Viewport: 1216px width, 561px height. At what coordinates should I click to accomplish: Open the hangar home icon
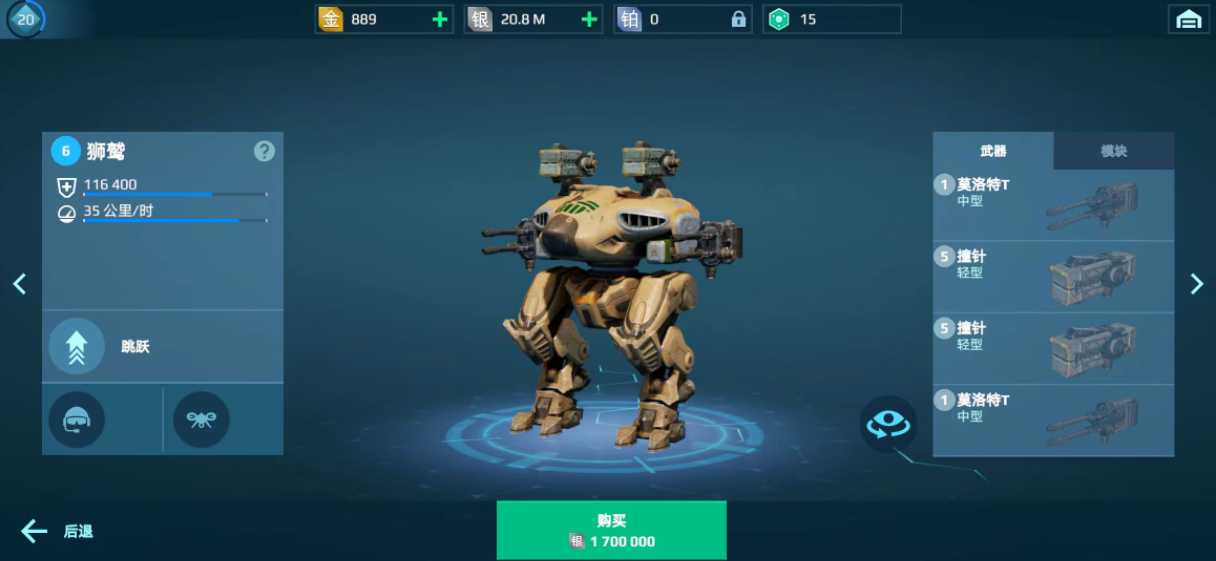click(1188, 19)
